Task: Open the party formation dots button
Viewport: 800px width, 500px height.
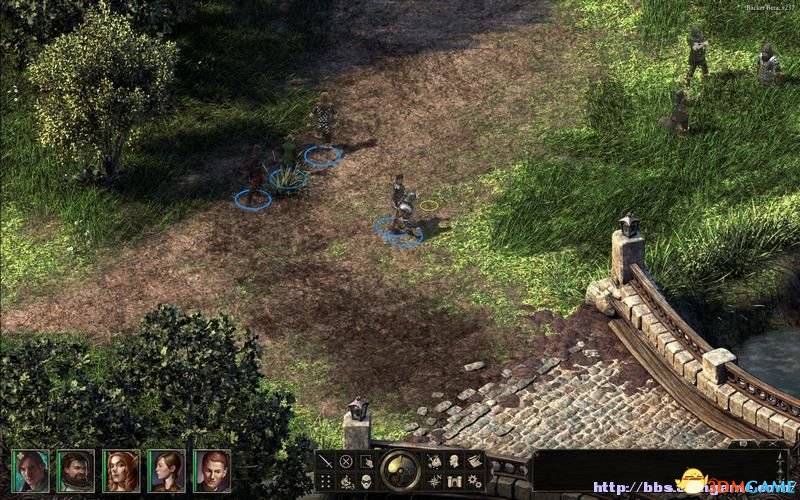Action: (x=327, y=481)
